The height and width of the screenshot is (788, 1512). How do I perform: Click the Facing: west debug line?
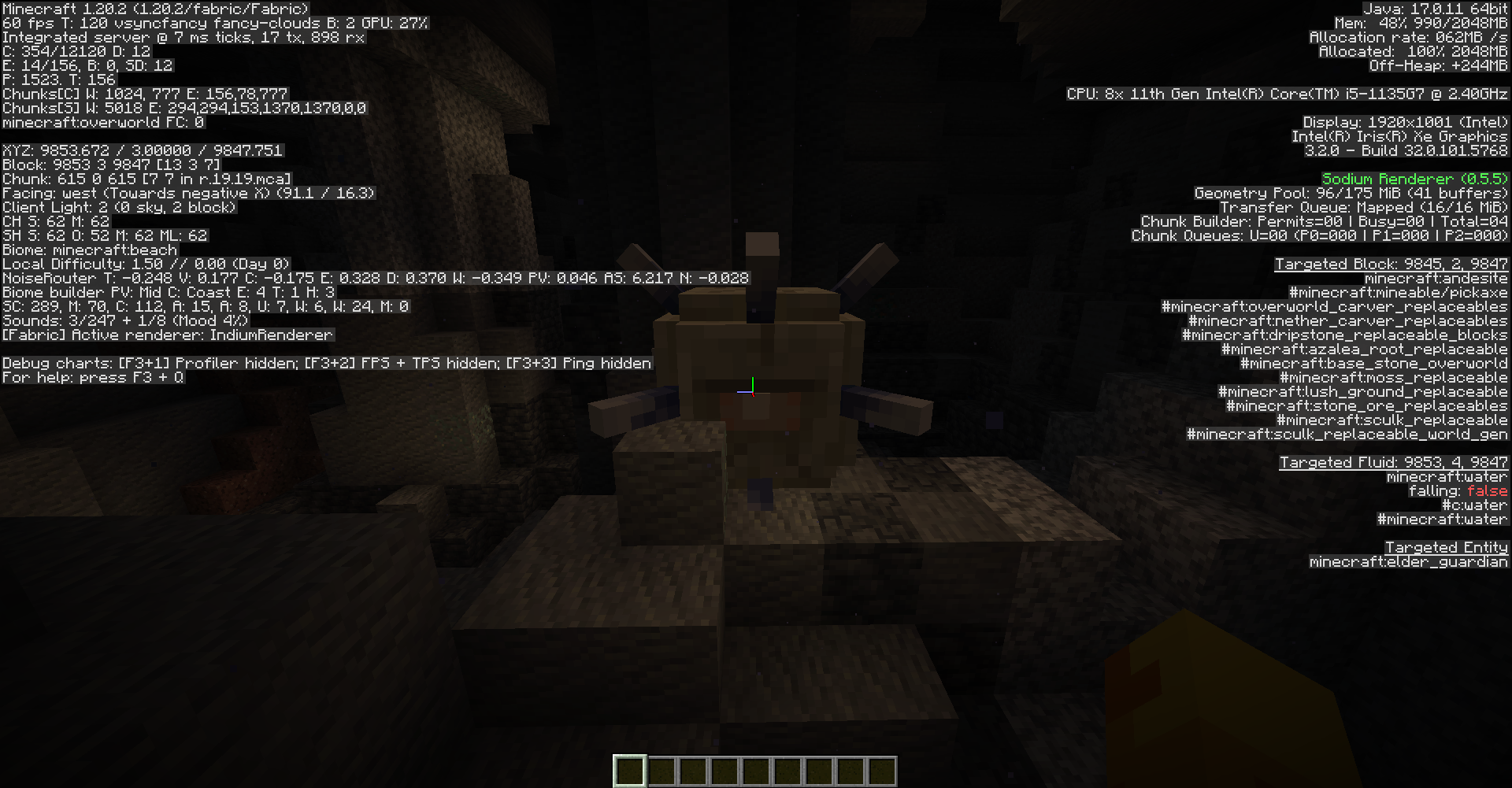189,193
